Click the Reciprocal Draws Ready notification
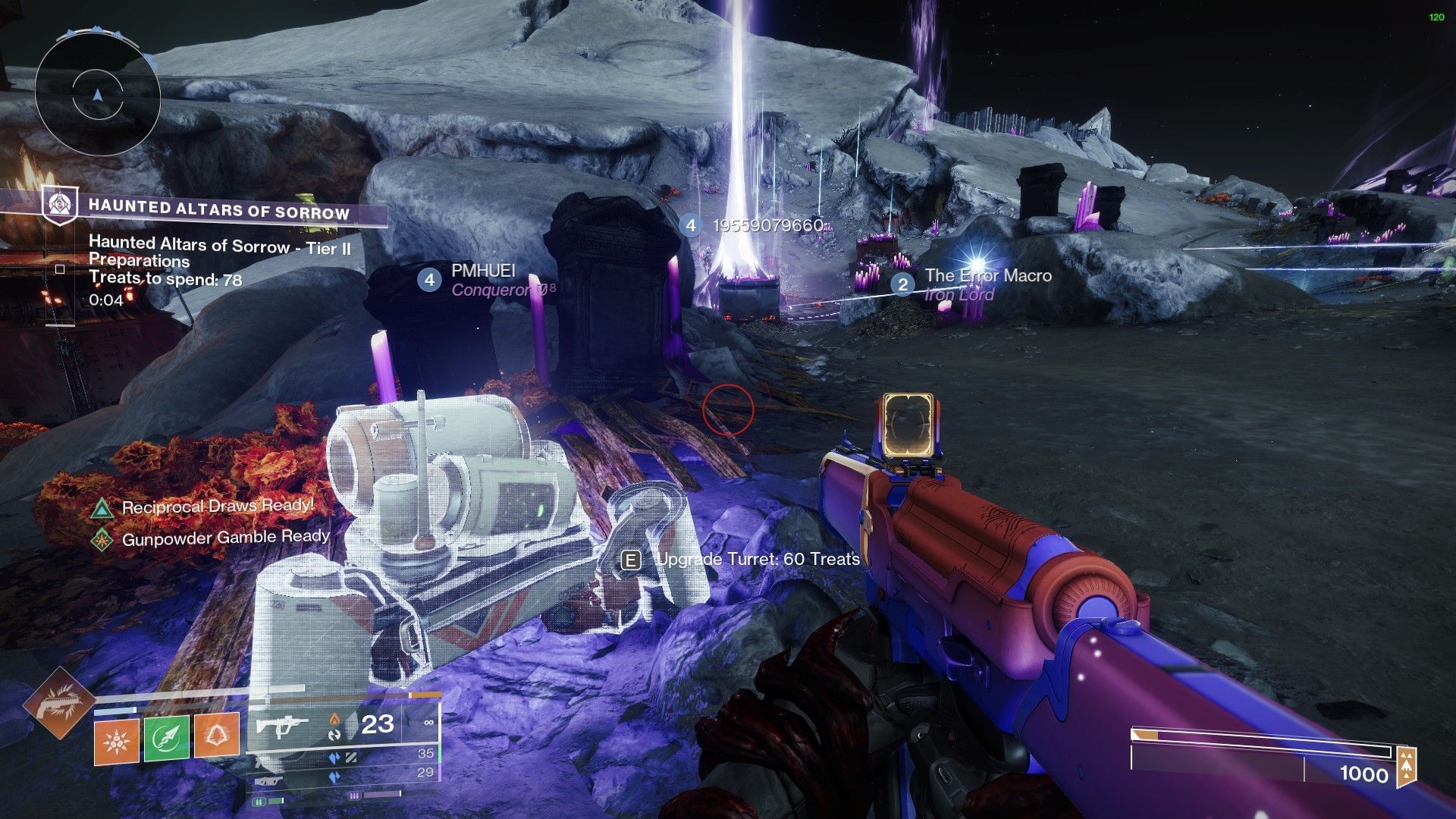The height and width of the screenshot is (819, 1456). [217, 507]
